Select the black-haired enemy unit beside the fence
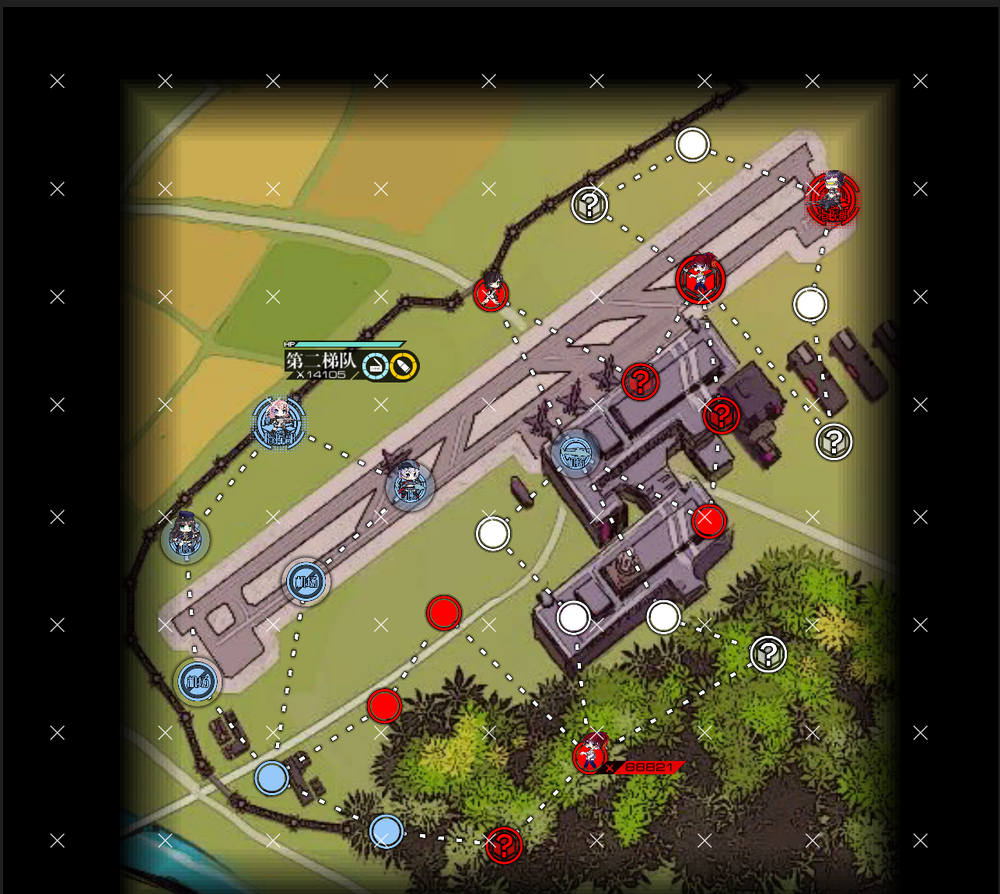Viewport: 1000px width, 894px height. click(x=491, y=292)
